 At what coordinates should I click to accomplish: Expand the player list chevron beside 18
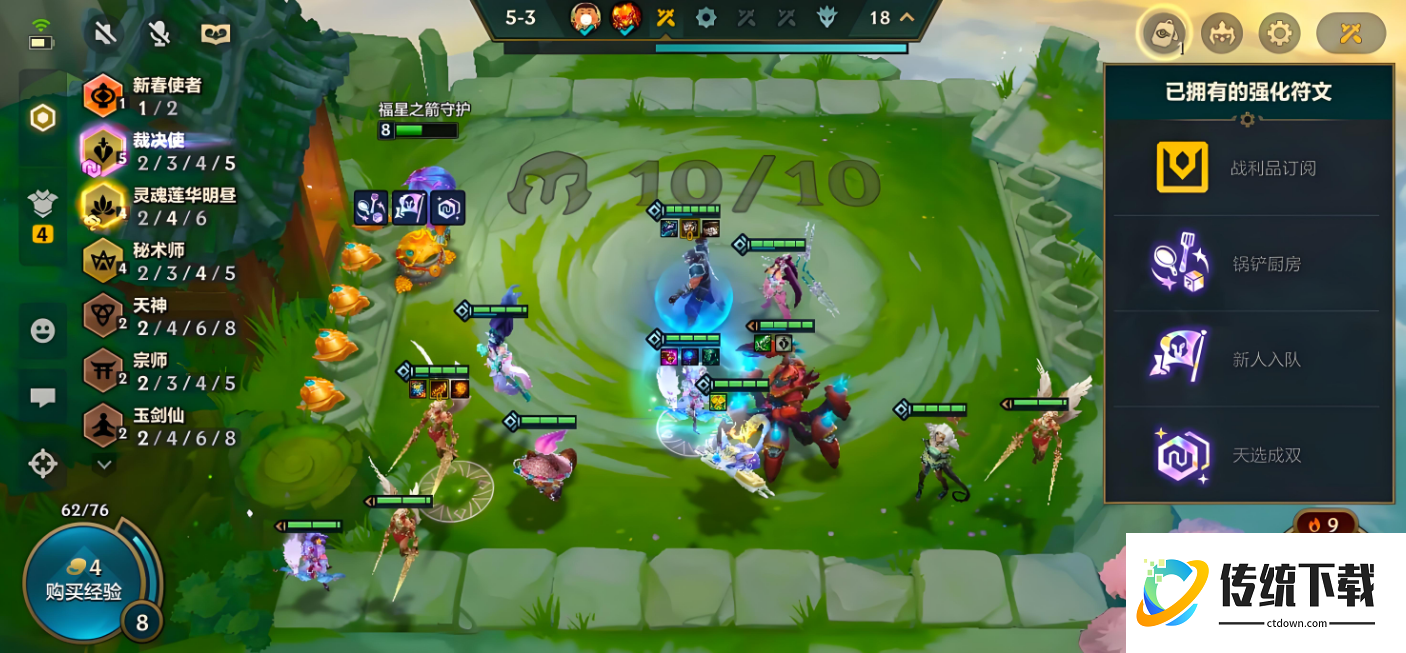907,17
